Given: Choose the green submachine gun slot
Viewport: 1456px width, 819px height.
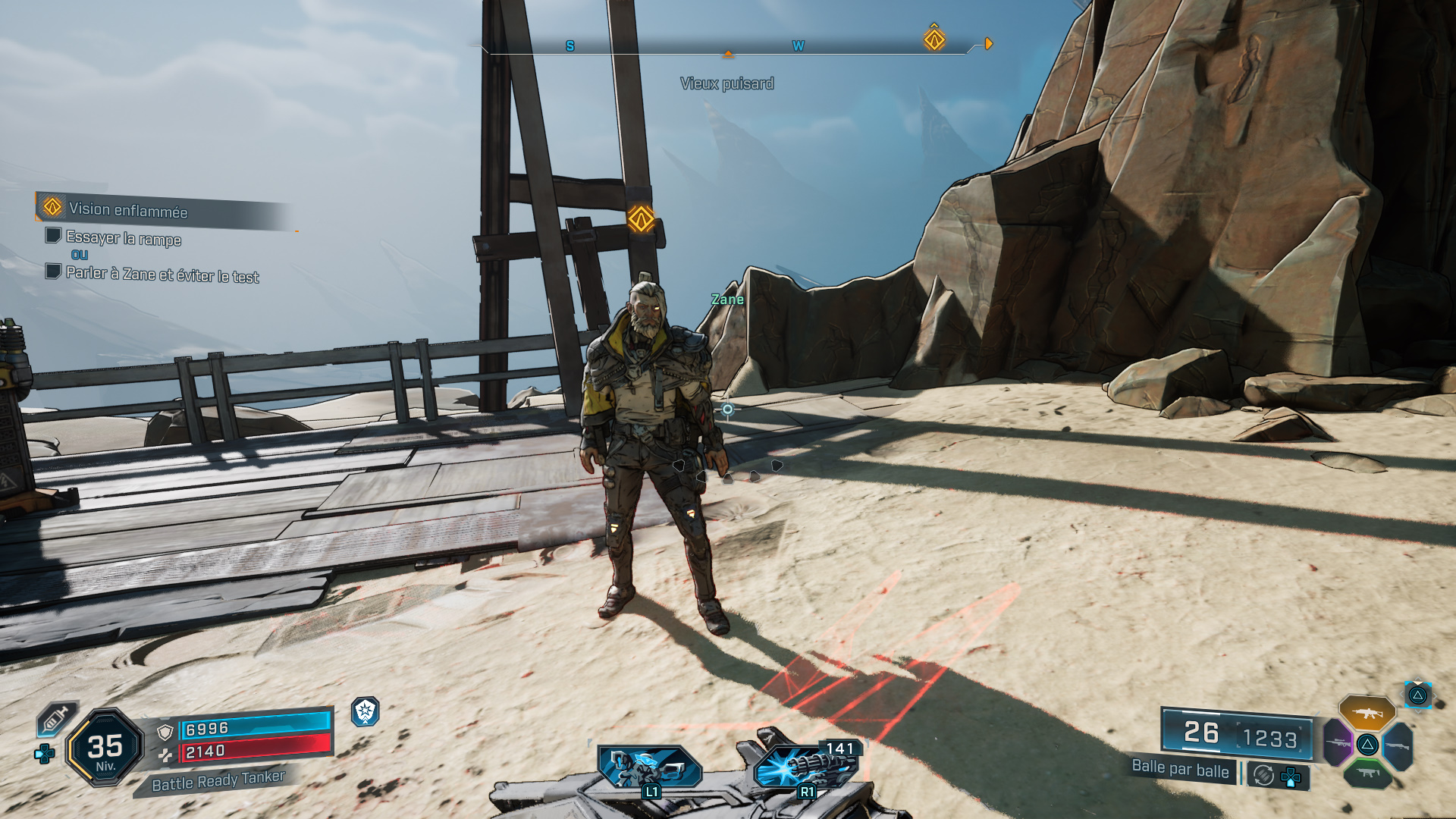Looking at the screenshot, I should [1367, 773].
